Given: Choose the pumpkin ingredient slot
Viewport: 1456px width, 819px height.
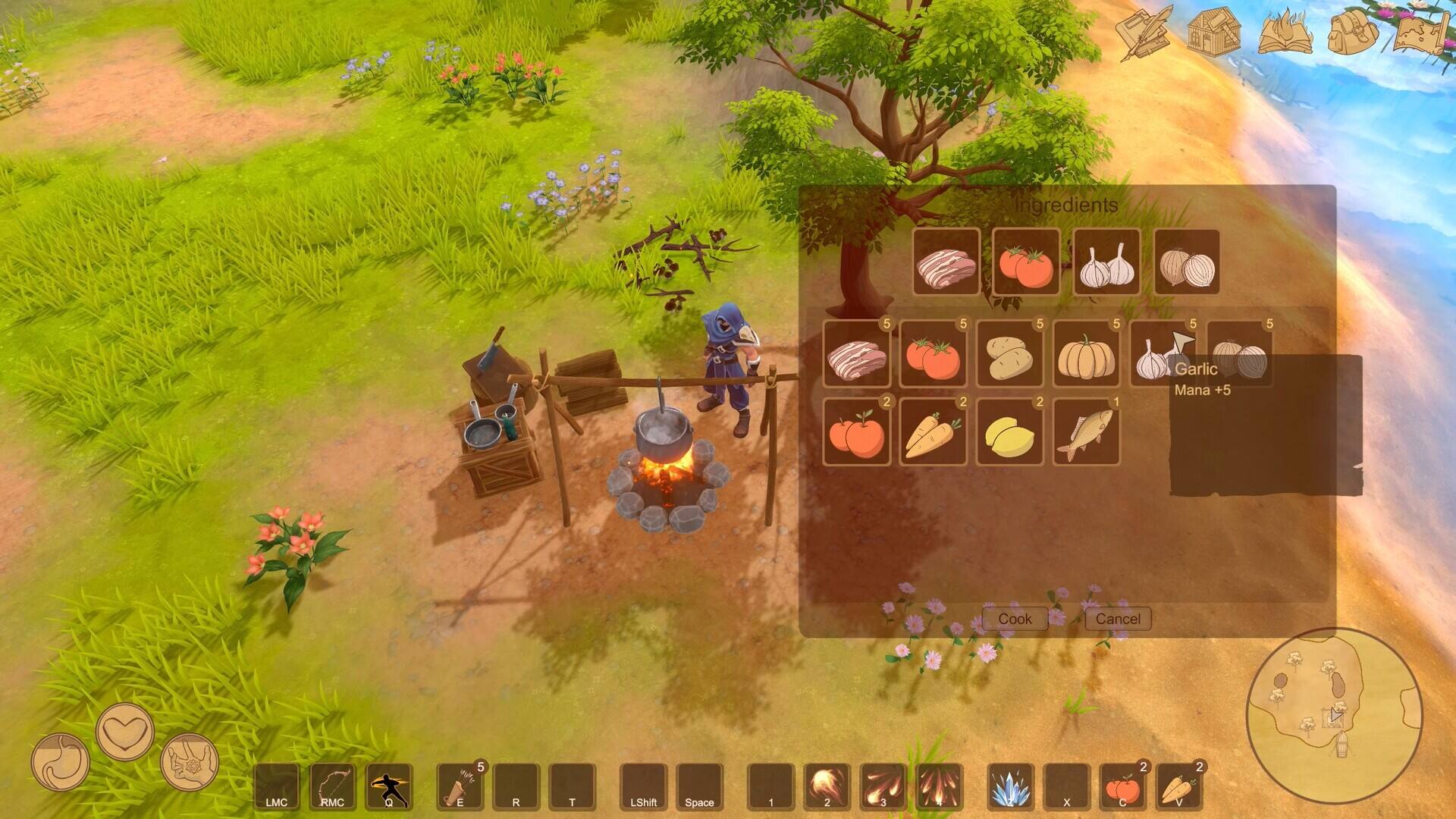Looking at the screenshot, I should pos(1086,354).
